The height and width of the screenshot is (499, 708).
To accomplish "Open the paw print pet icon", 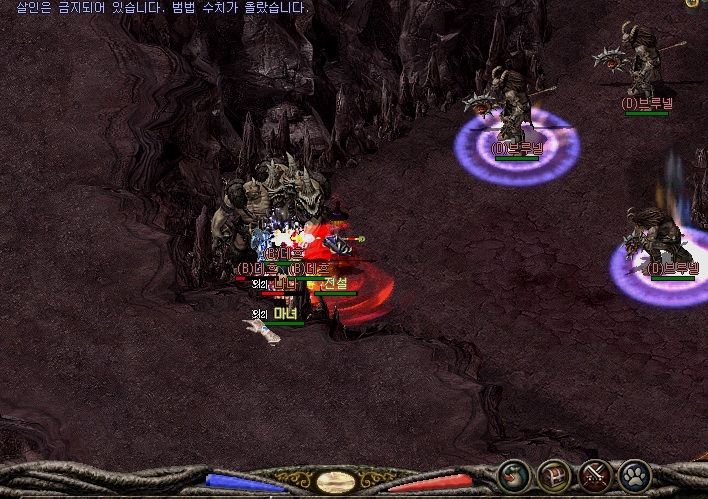I will click(x=635, y=474).
